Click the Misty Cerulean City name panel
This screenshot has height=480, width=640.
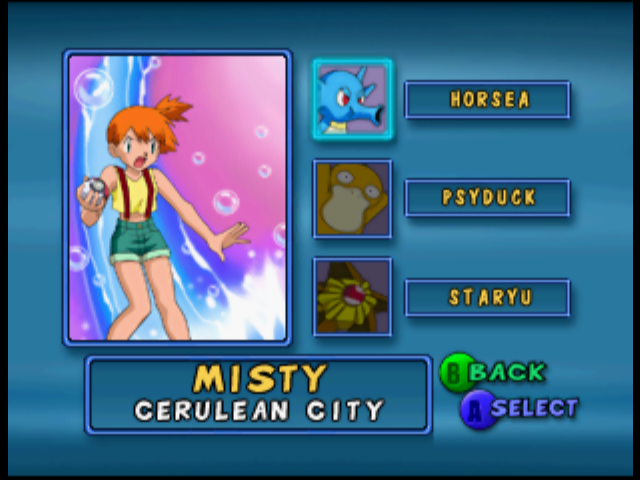tap(259, 394)
